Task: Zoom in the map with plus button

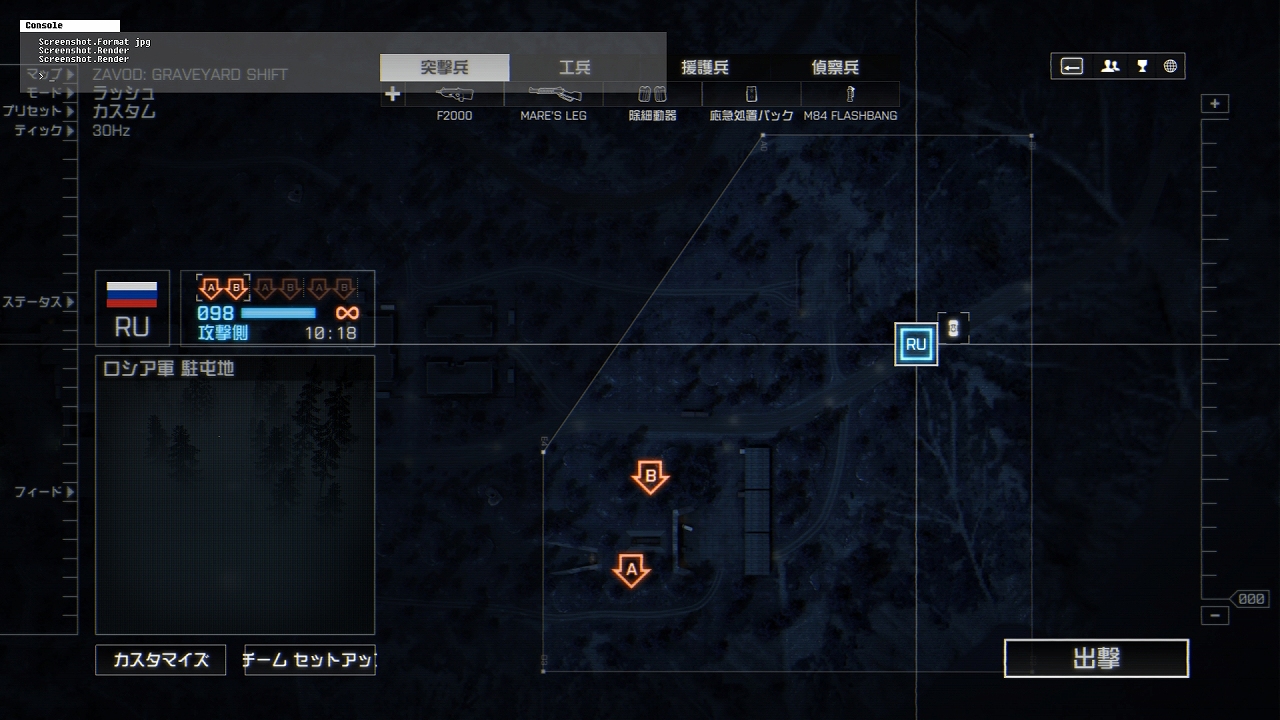Action: click(1215, 104)
